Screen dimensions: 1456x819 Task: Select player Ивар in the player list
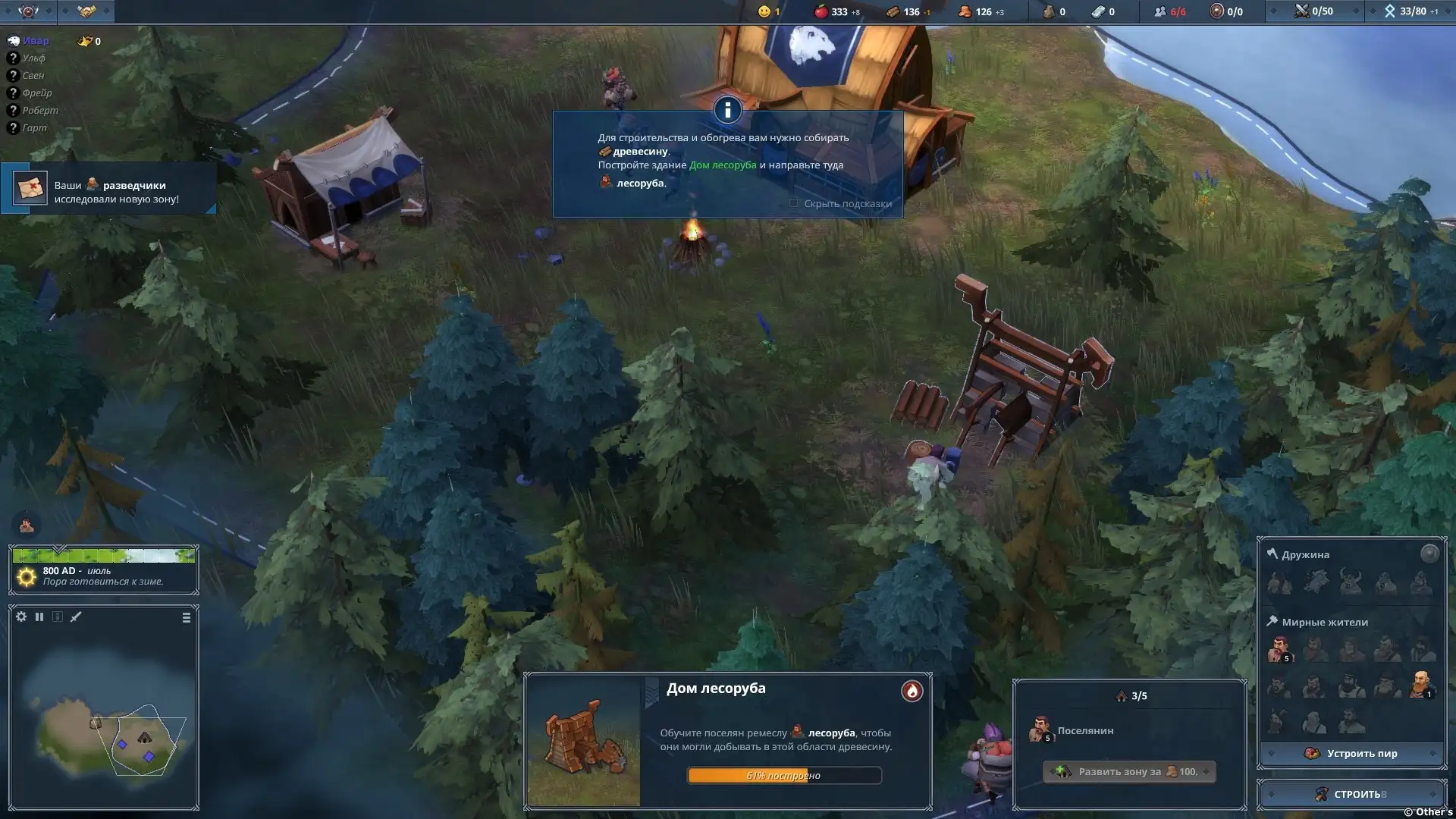(35, 41)
